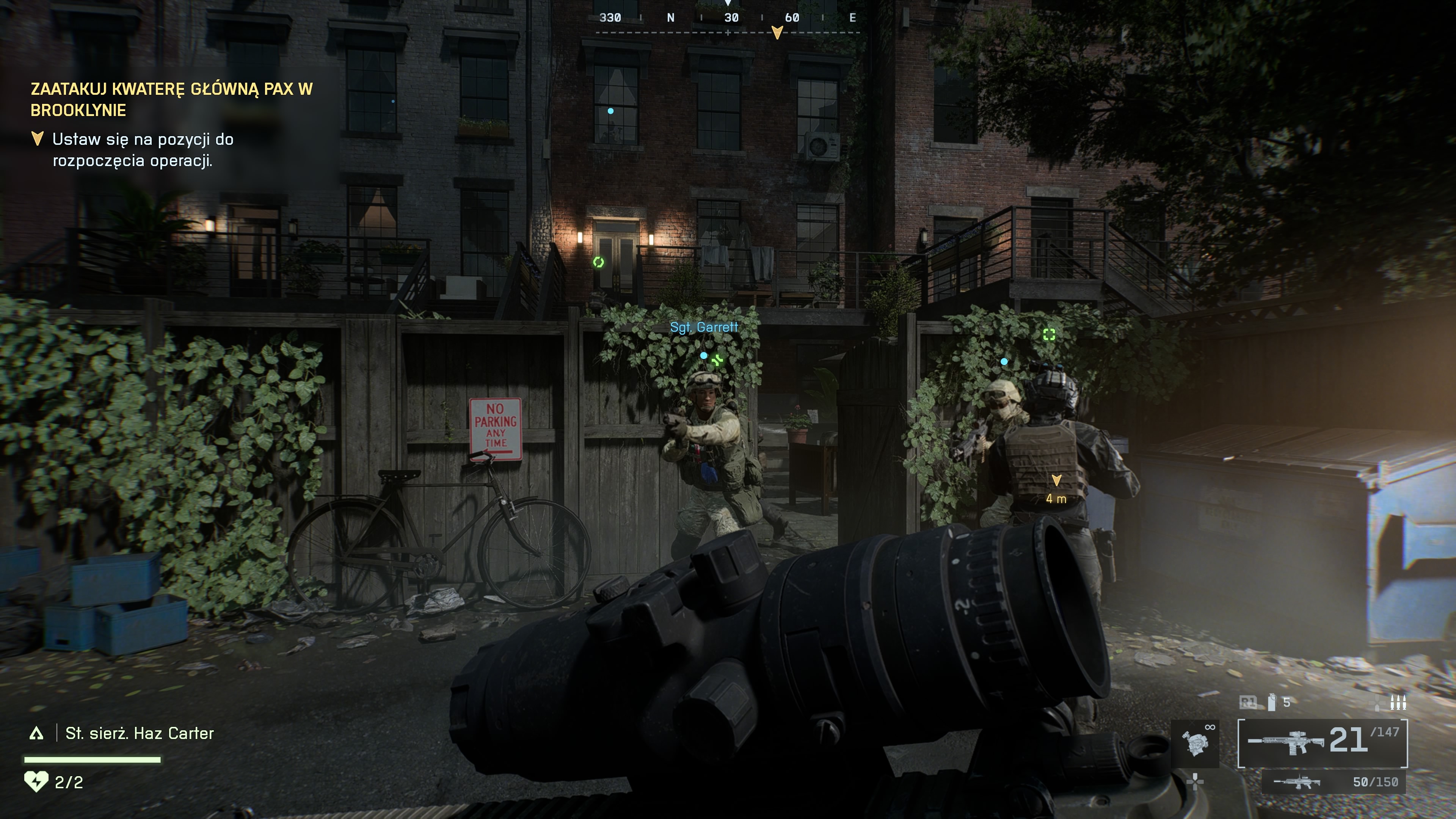
Task: Click the yellow objective waypoint marker
Action: 1056,480
